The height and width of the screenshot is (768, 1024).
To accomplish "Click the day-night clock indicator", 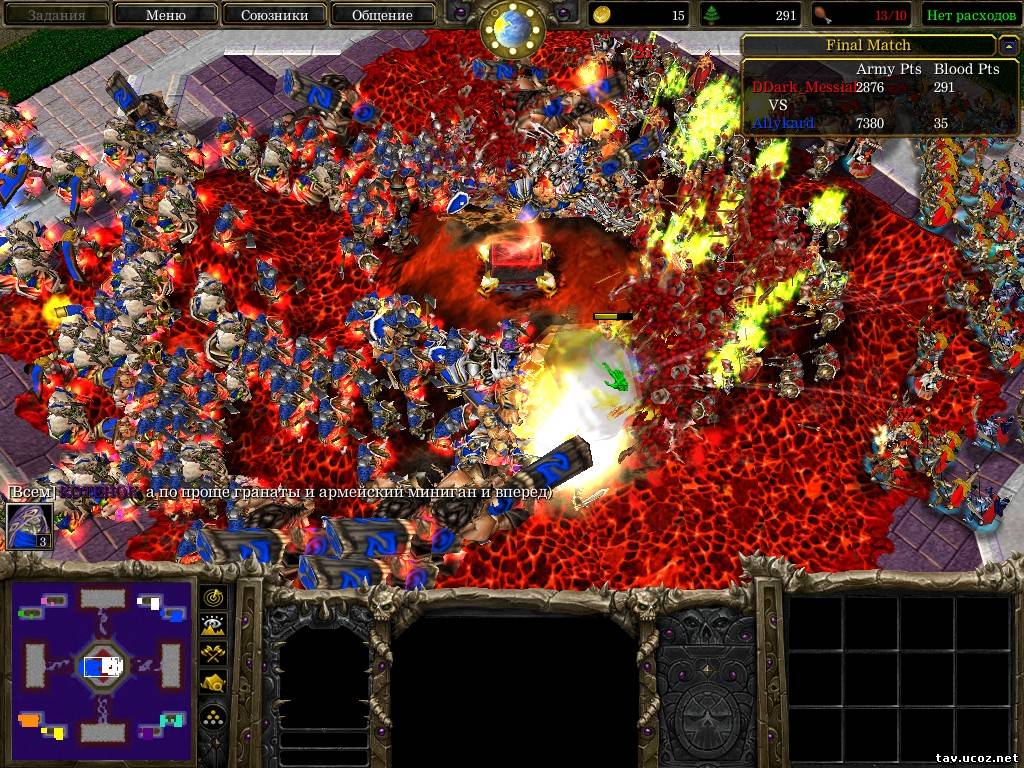I will [512, 30].
